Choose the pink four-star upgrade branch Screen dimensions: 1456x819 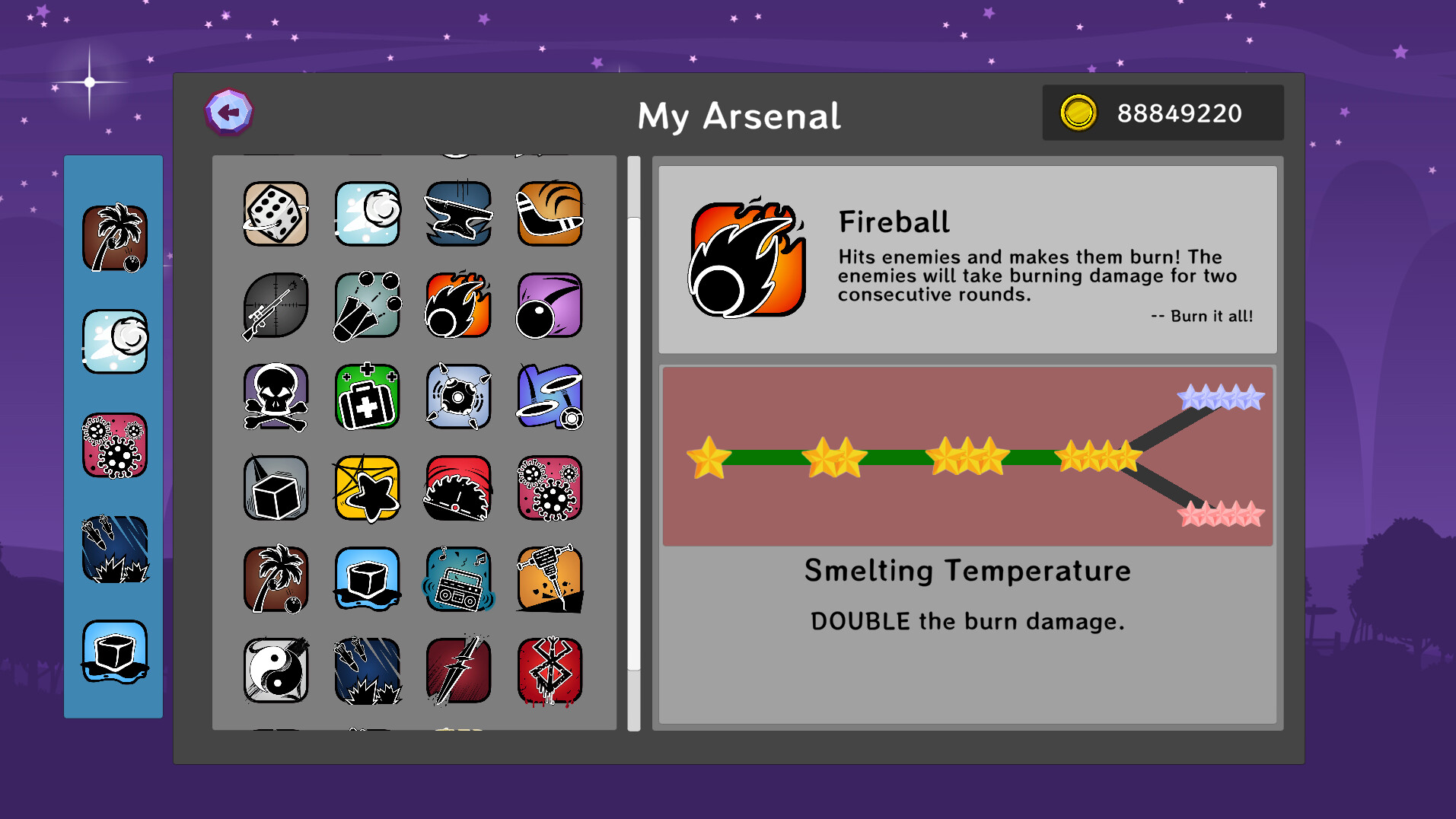pos(1218,515)
